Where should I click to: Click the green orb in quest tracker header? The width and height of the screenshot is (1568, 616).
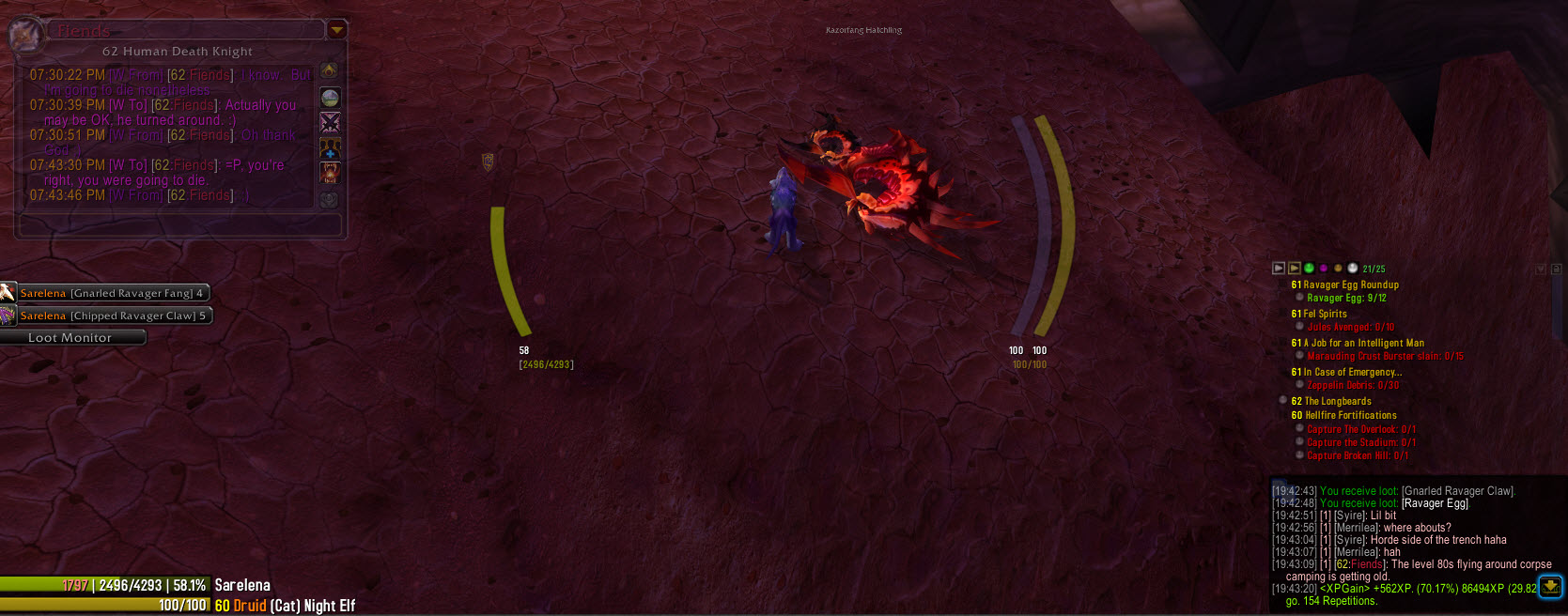point(1309,269)
